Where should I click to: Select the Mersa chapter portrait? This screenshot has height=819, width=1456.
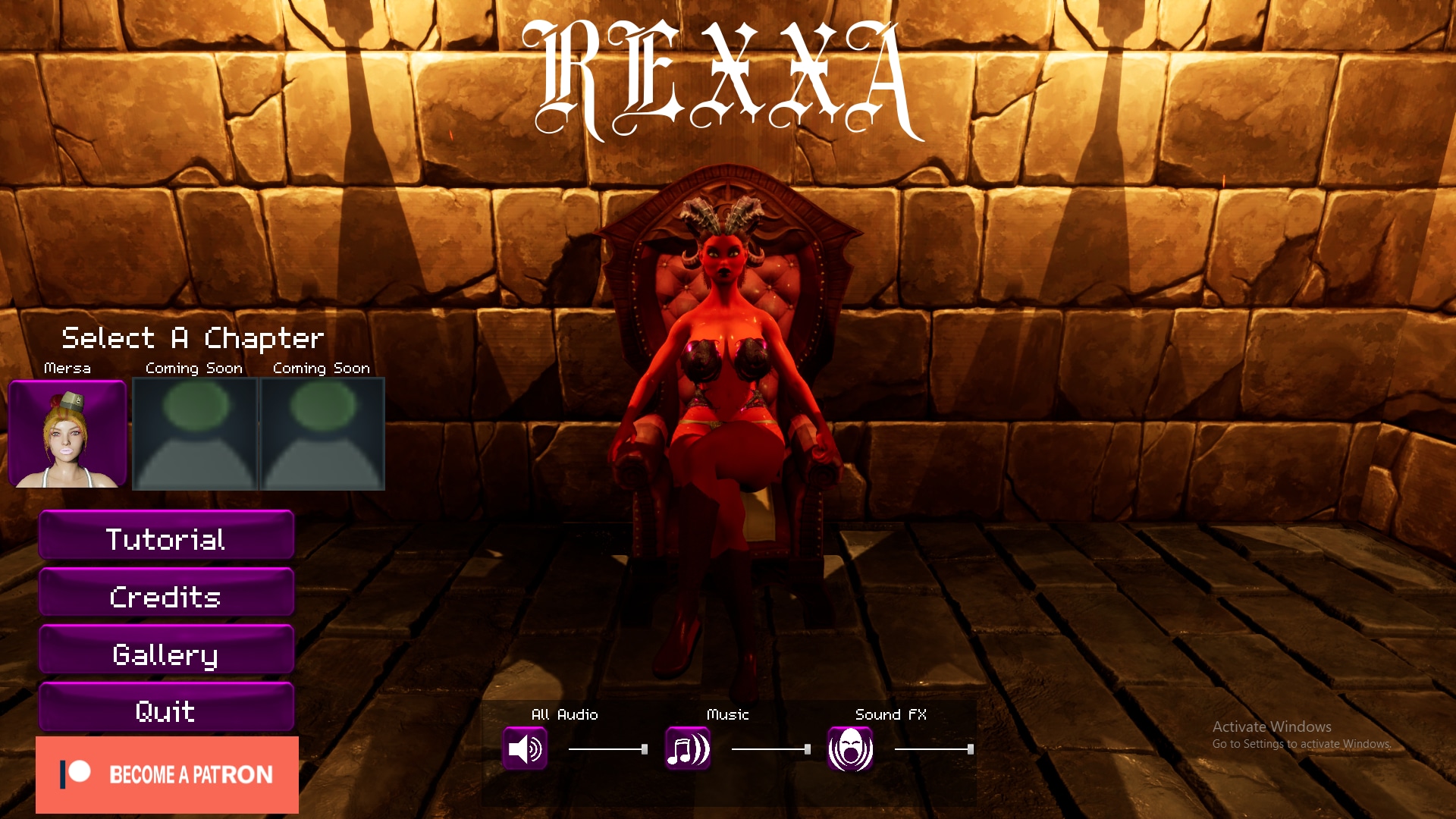(67, 434)
